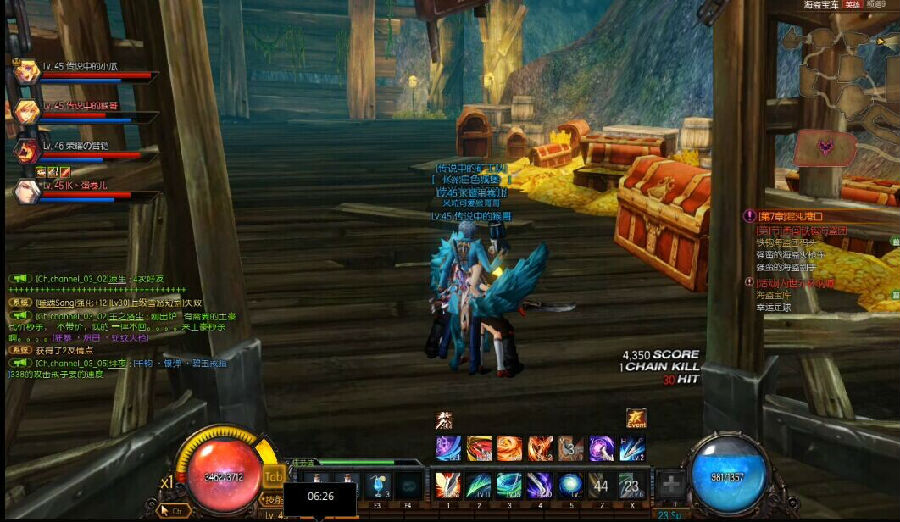Activate the green slash skill in slot 2
This screenshot has height=522, width=900.
pos(478,485)
